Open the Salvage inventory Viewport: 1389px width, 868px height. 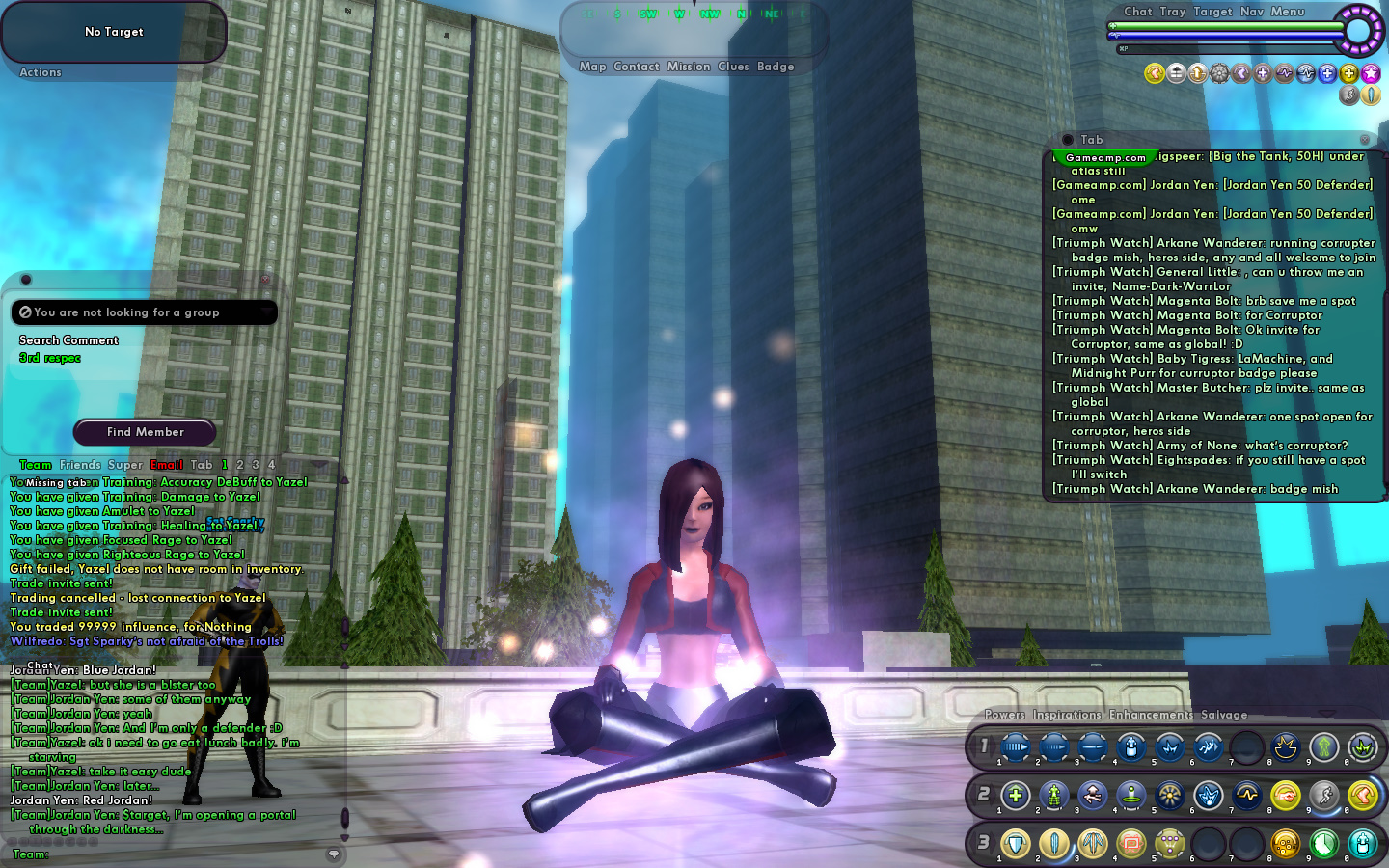pyautogui.click(x=1224, y=715)
